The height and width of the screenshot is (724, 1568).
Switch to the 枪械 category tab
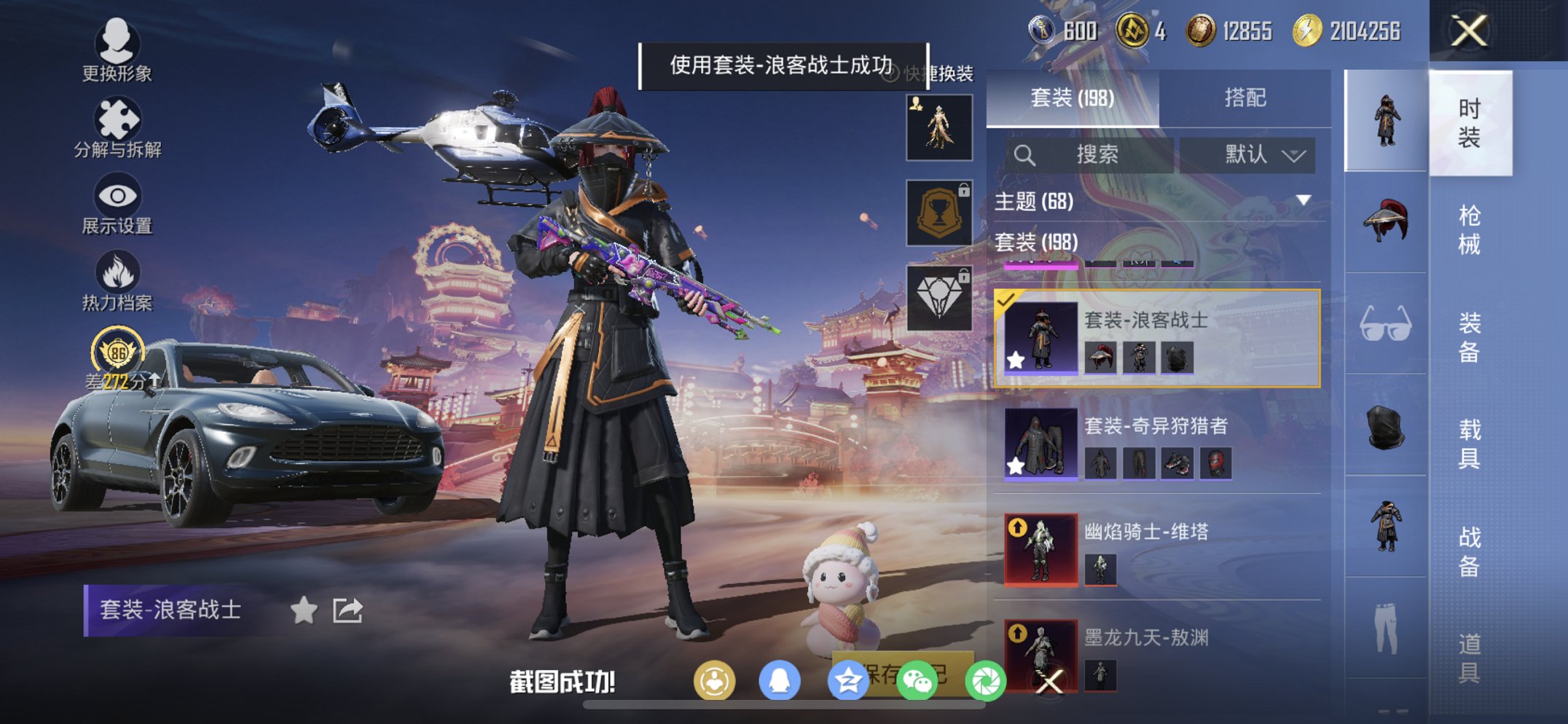pyautogui.click(x=1470, y=229)
